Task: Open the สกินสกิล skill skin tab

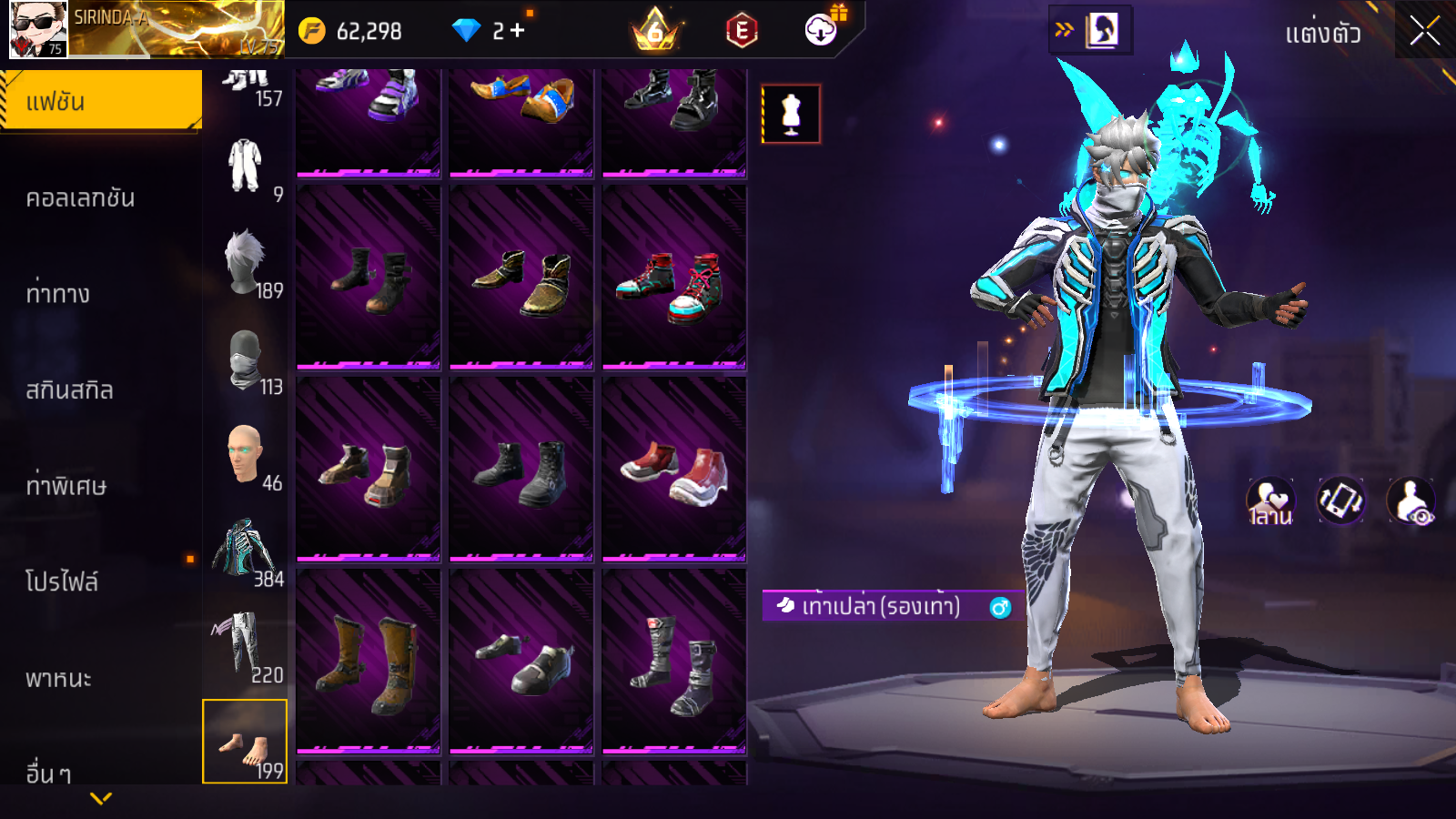Action: [70, 390]
